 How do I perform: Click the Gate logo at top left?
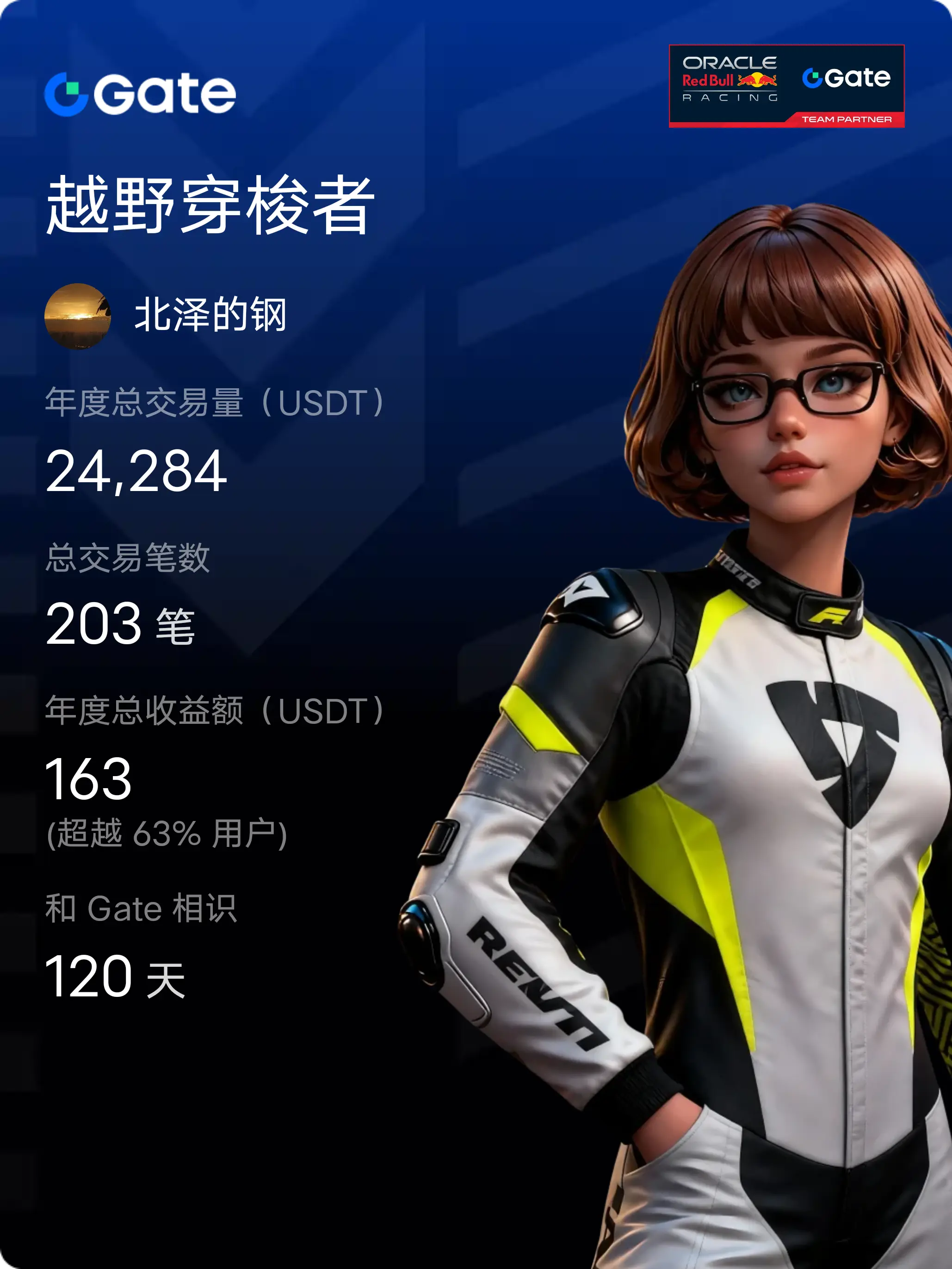coord(140,93)
